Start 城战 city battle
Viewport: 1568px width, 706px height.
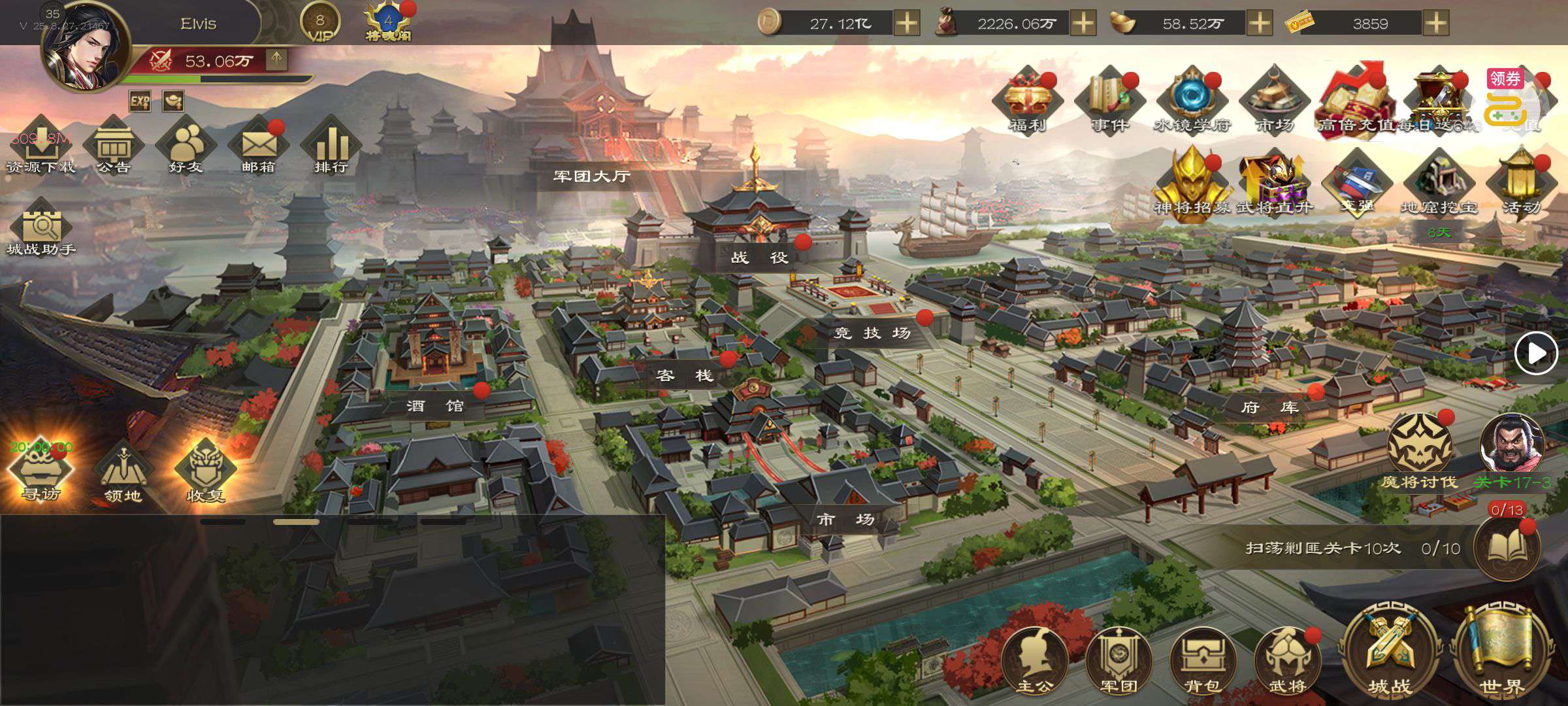click(x=1390, y=654)
